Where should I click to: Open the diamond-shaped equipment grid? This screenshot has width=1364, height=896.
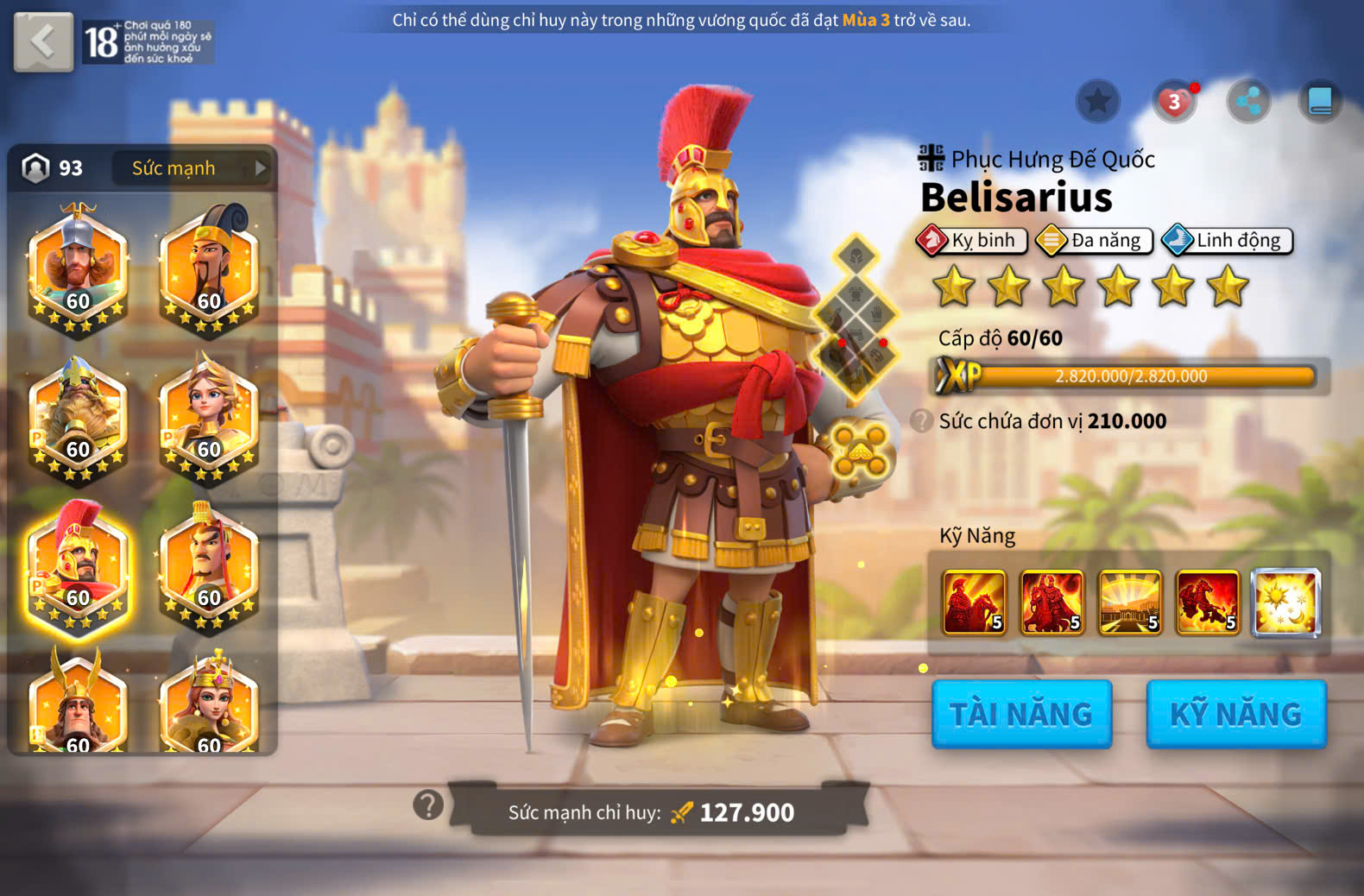856,317
